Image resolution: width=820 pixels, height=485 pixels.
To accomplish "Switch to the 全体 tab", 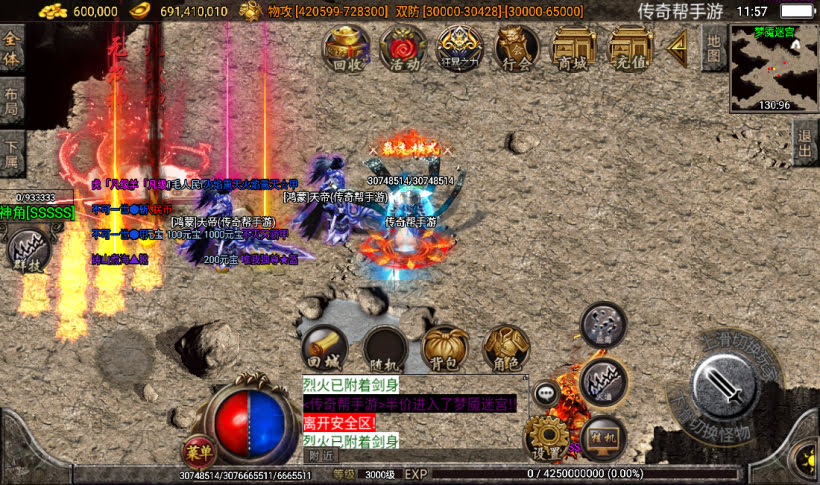I will pyautogui.click(x=11, y=47).
